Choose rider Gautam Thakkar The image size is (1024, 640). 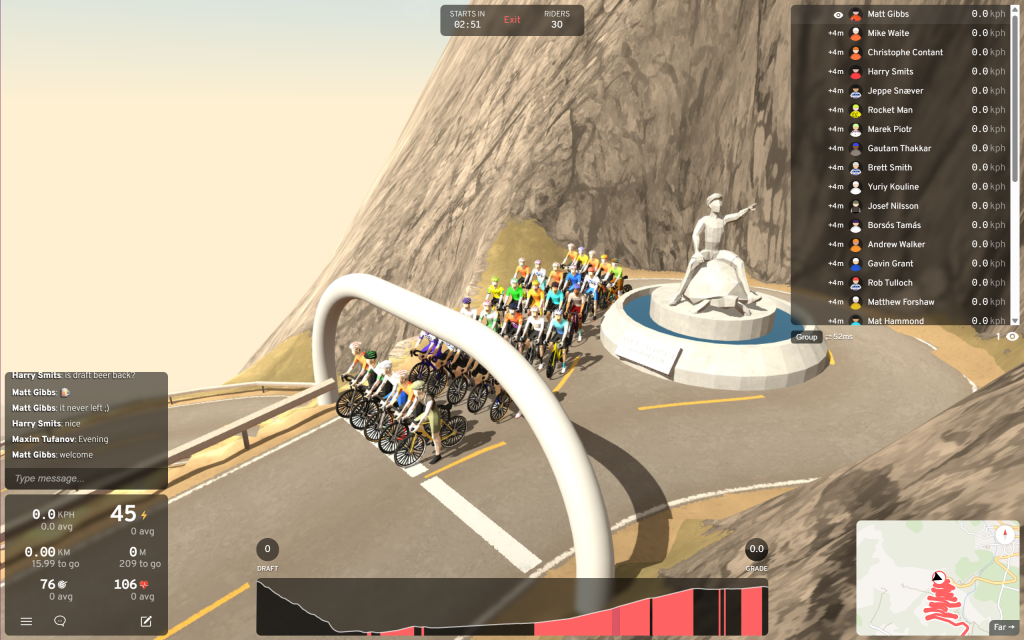tap(899, 148)
